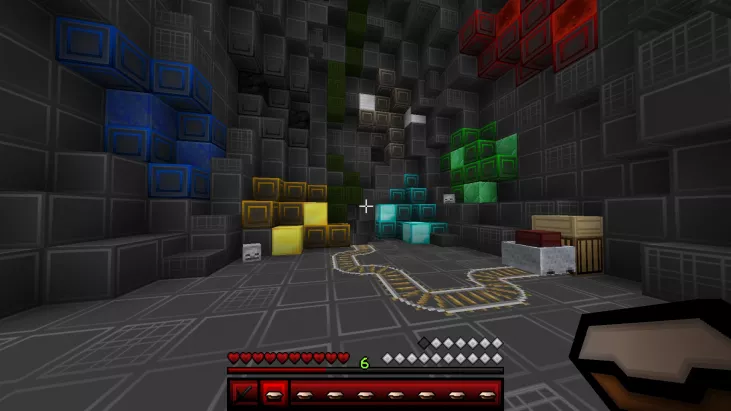Screen dimensions: 731x411
Task: Click the highlighted selected hotbar slot
Action: point(275,394)
